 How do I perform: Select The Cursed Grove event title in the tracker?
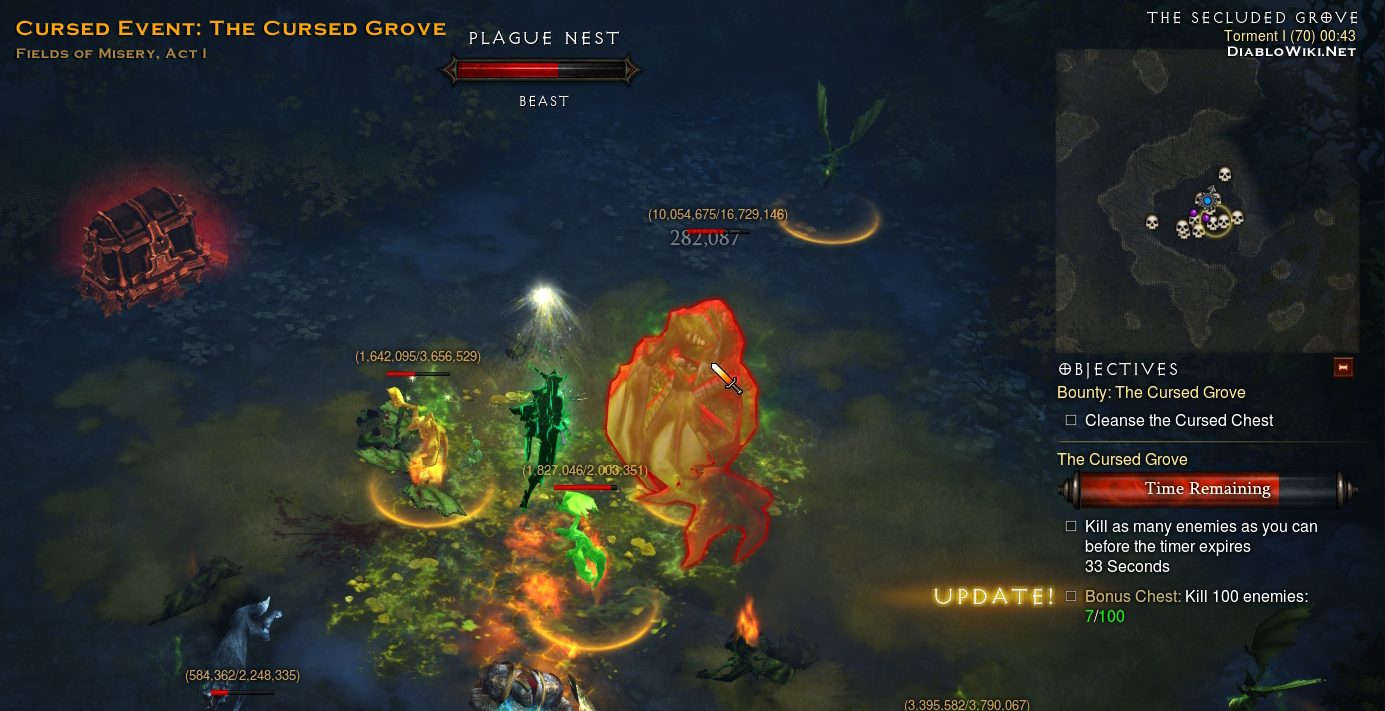(1122, 459)
